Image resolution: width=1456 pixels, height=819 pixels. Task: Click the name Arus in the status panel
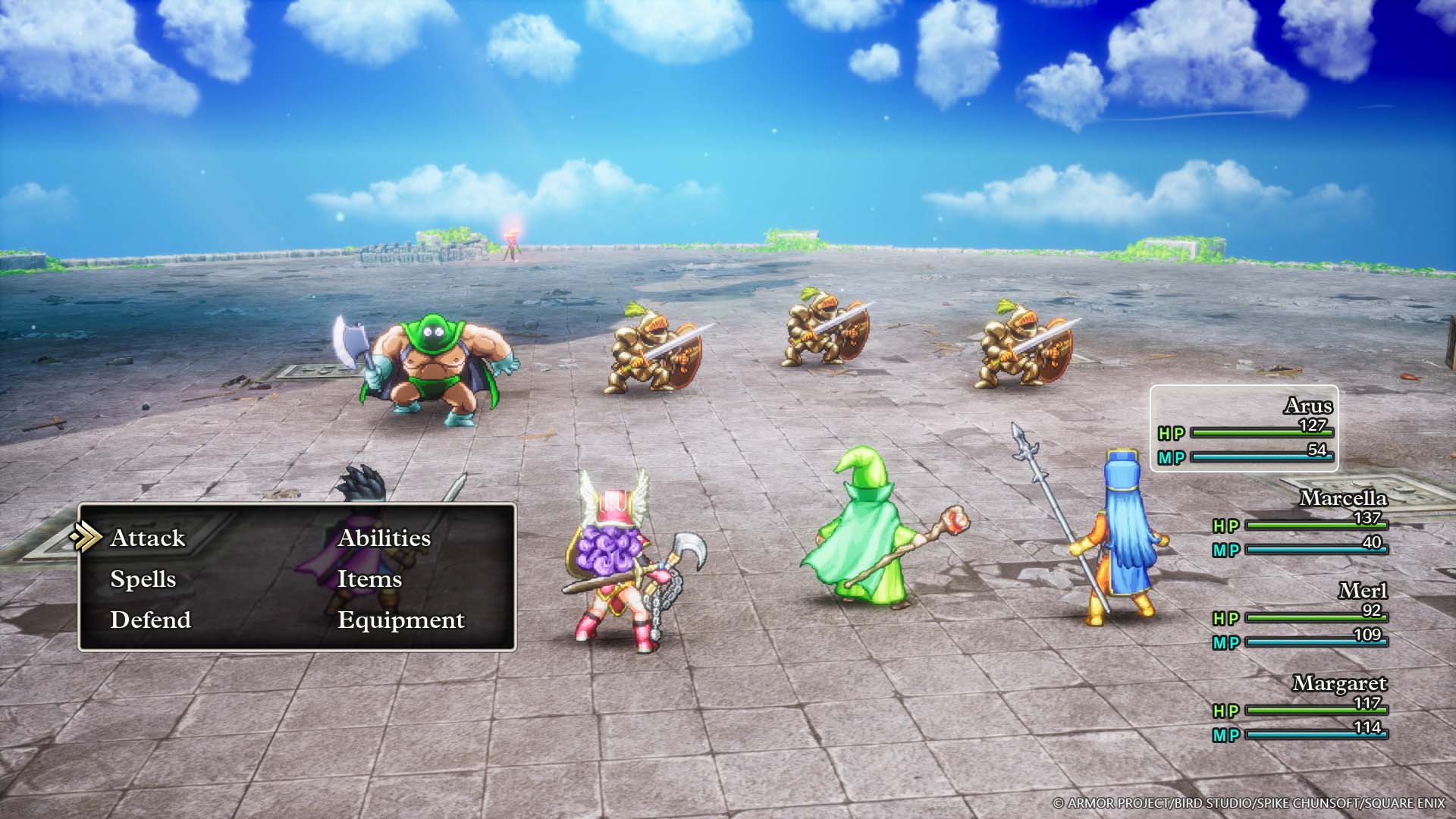(1310, 406)
